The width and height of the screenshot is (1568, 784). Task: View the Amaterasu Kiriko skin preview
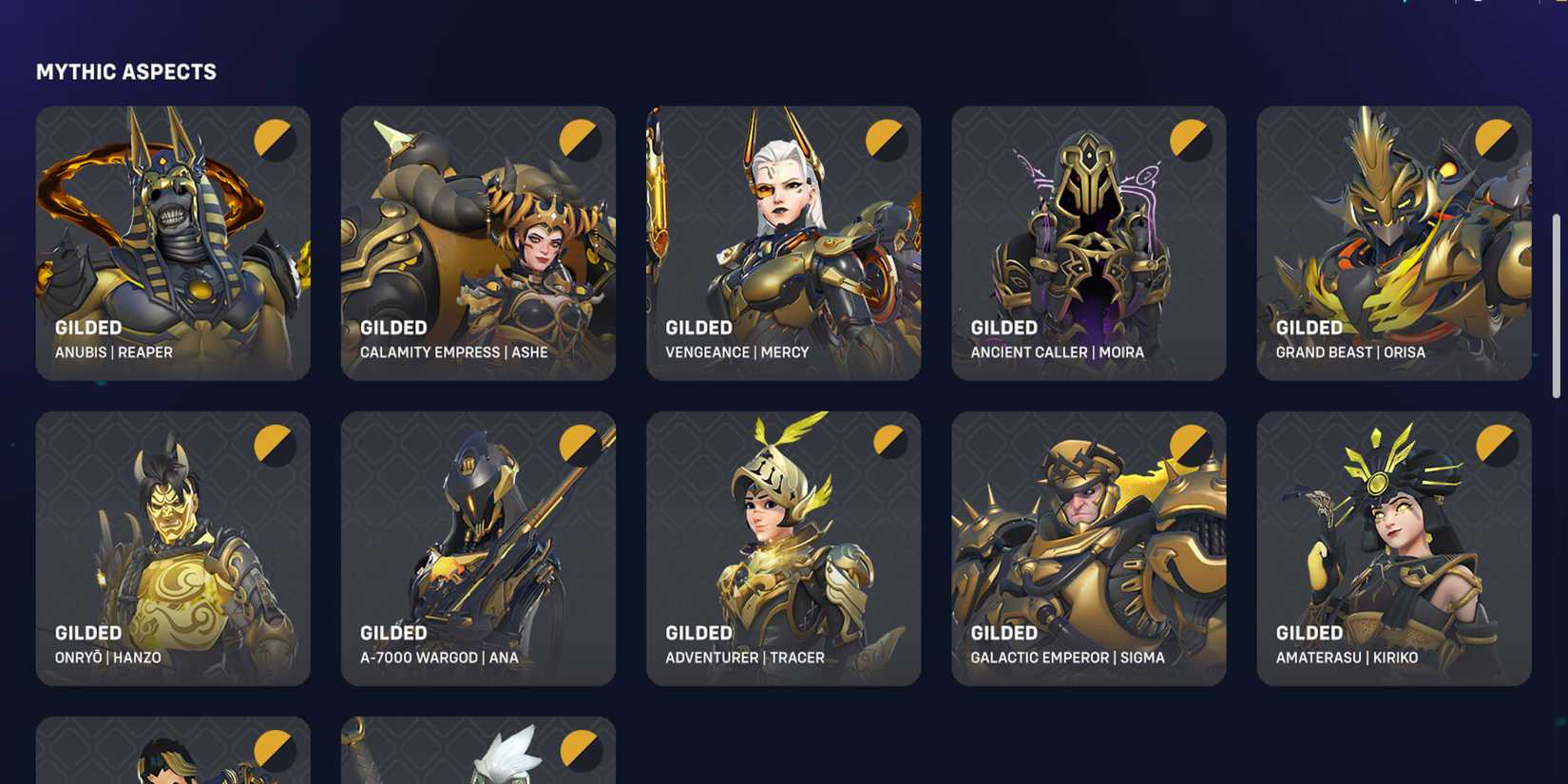[x=1393, y=546]
